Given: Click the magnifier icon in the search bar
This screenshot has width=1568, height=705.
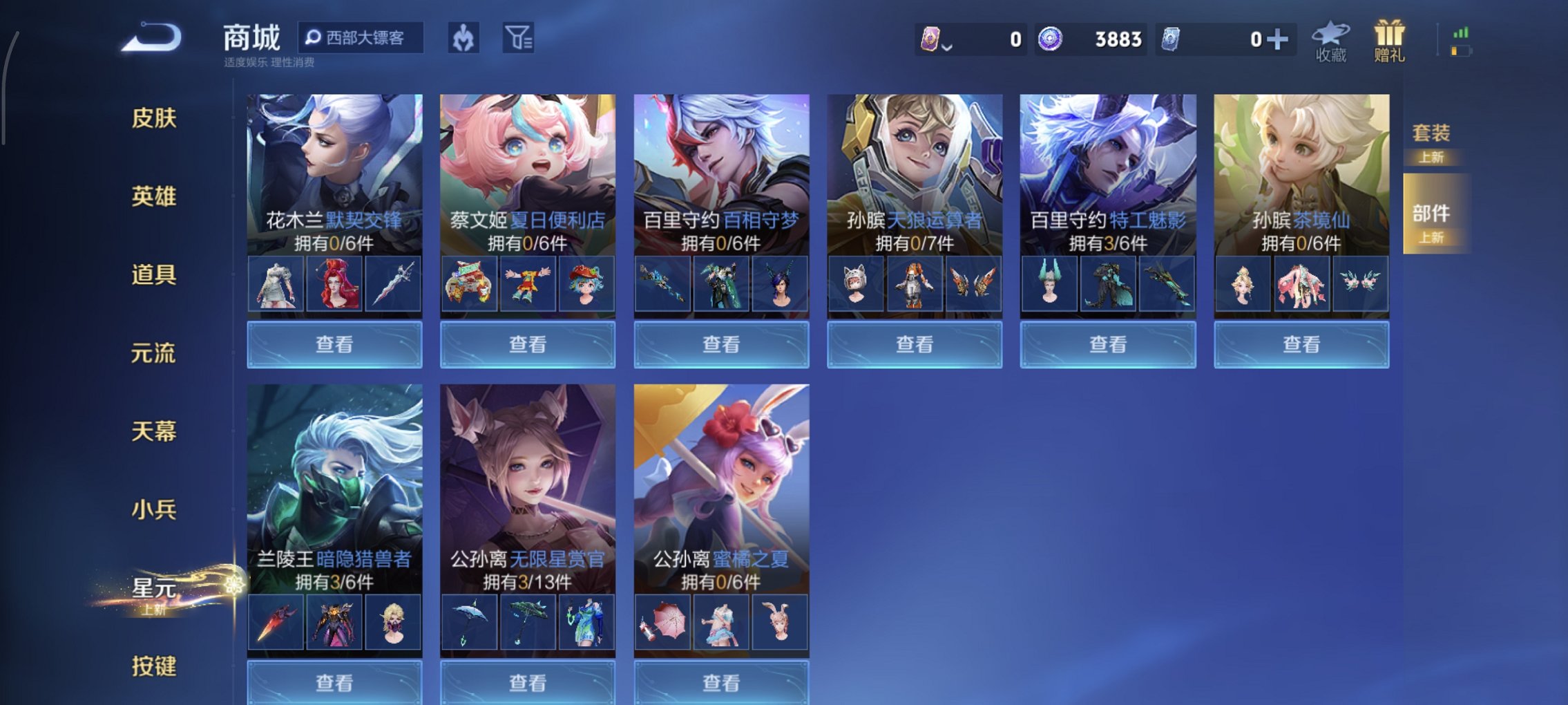Looking at the screenshot, I should (315, 38).
